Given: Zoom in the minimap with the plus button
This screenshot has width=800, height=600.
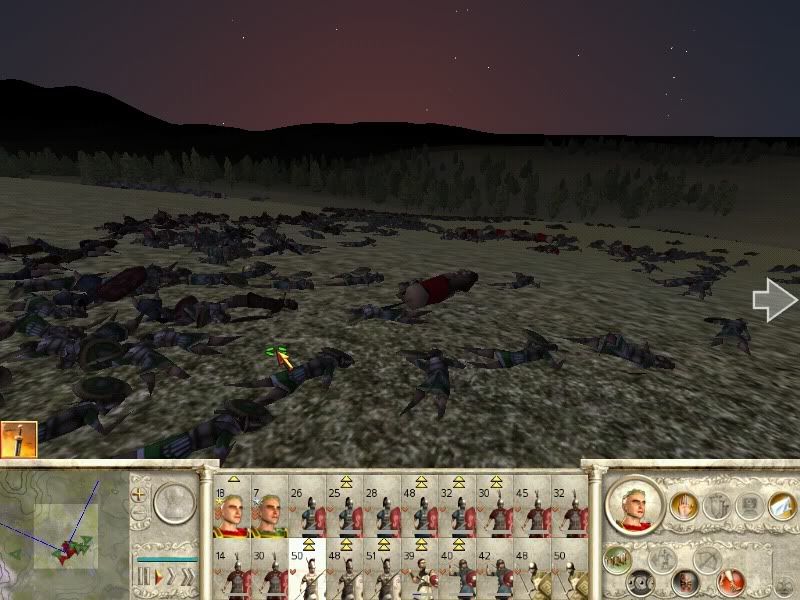Looking at the screenshot, I should point(138,493).
